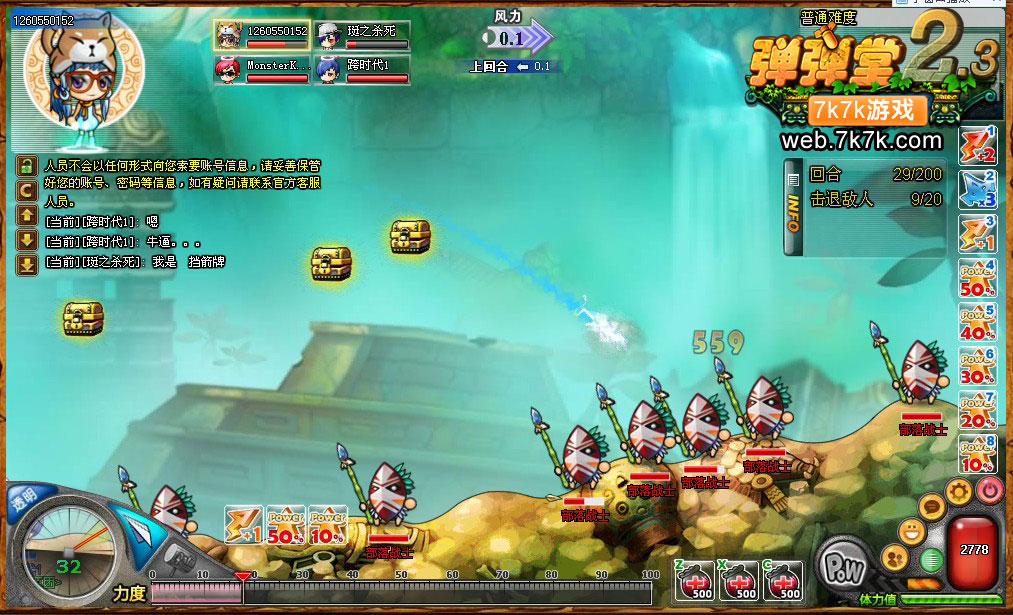
Task: Toggle the chat lock icon
Action: [27, 165]
